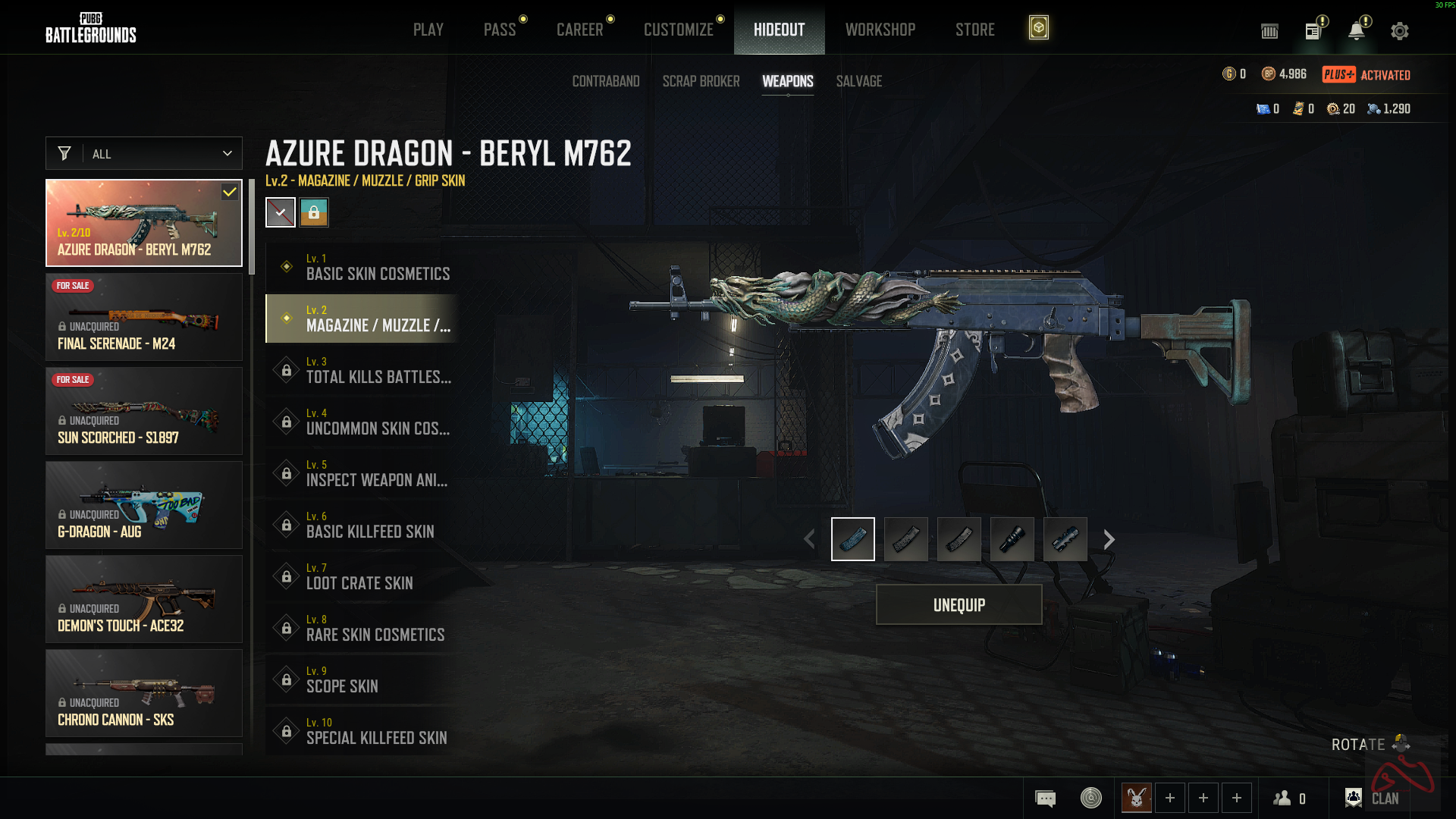Image resolution: width=1456 pixels, height=819 pixels.
Task: Select Lv. 1 Basic Skin Cosmetics row
Action: [x=362, y=267]
